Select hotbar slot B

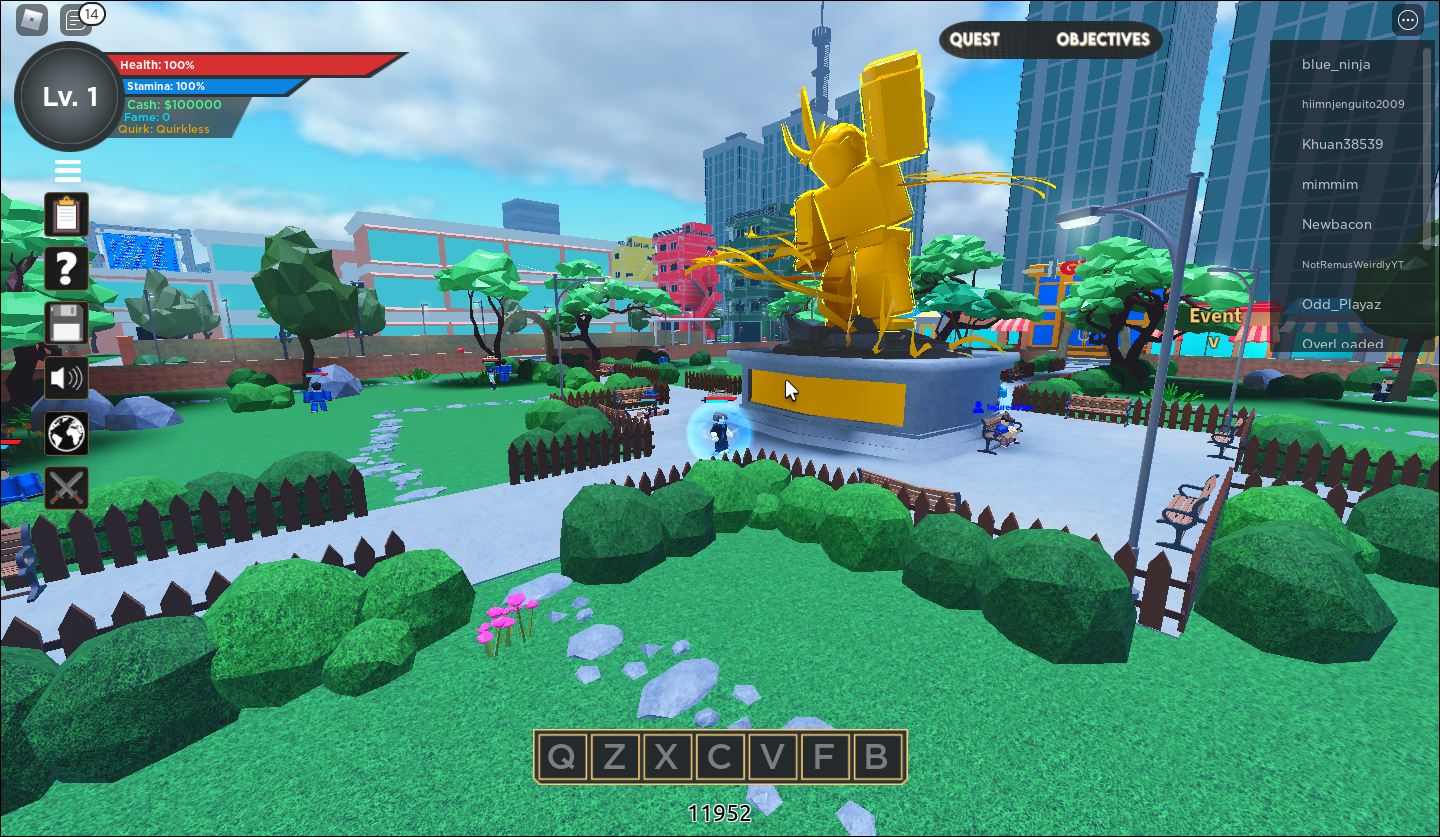(875, 757)
